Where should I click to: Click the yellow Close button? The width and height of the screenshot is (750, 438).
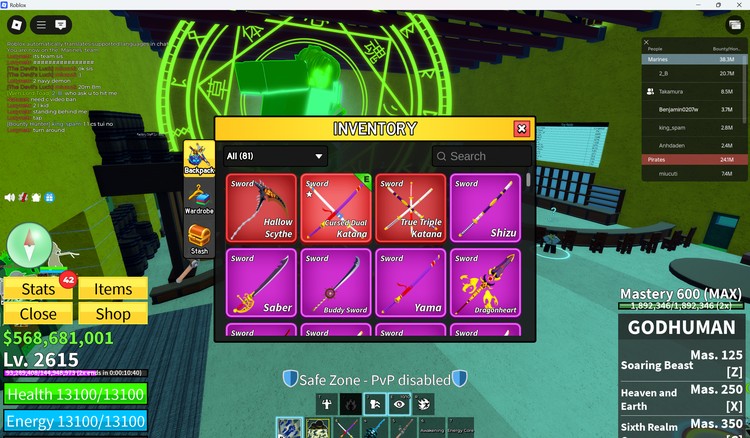[38, 313]
